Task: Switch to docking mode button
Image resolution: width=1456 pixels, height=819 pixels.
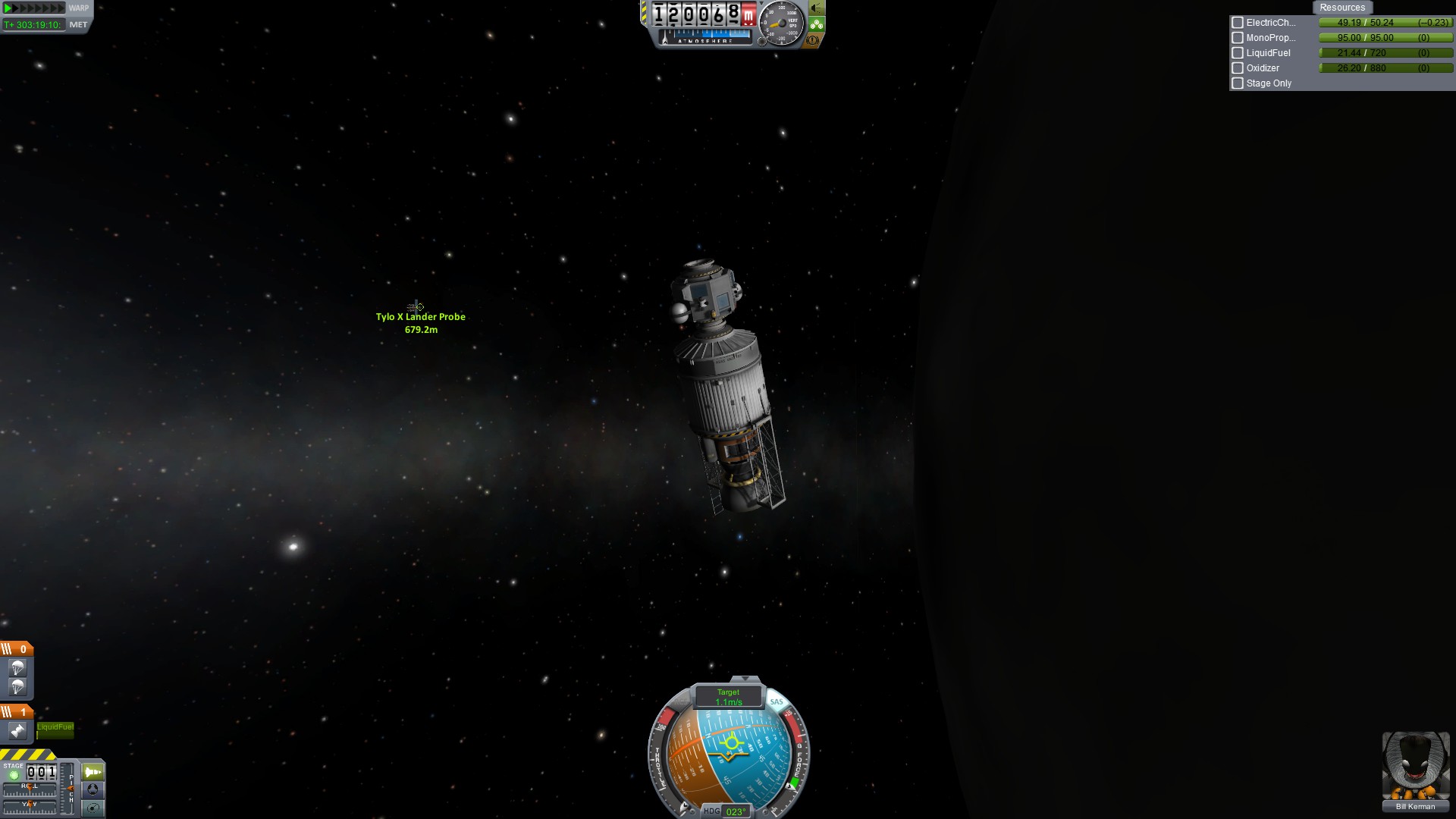Action: (93, 789)
